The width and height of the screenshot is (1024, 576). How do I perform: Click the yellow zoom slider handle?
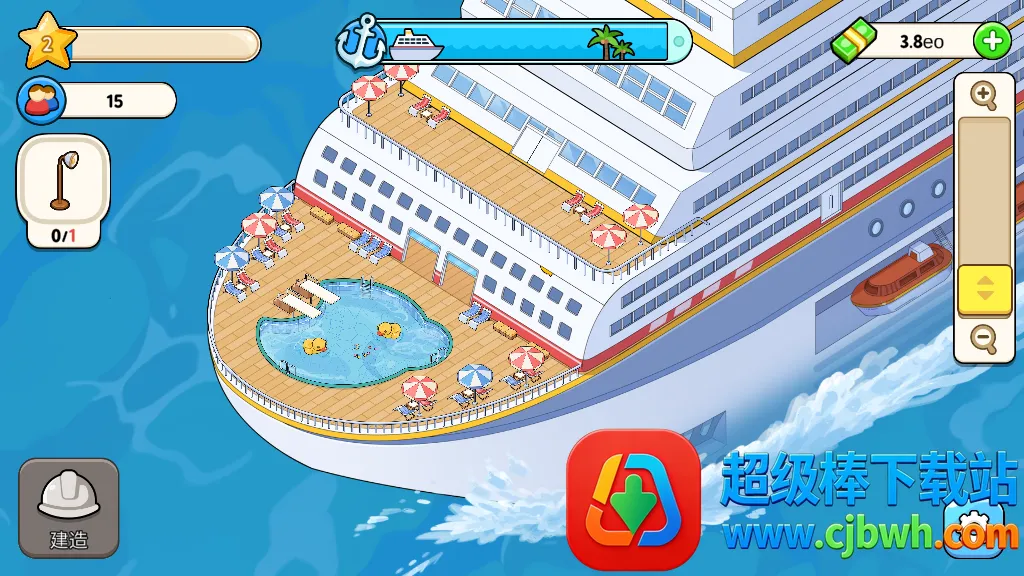coord(985,289)
